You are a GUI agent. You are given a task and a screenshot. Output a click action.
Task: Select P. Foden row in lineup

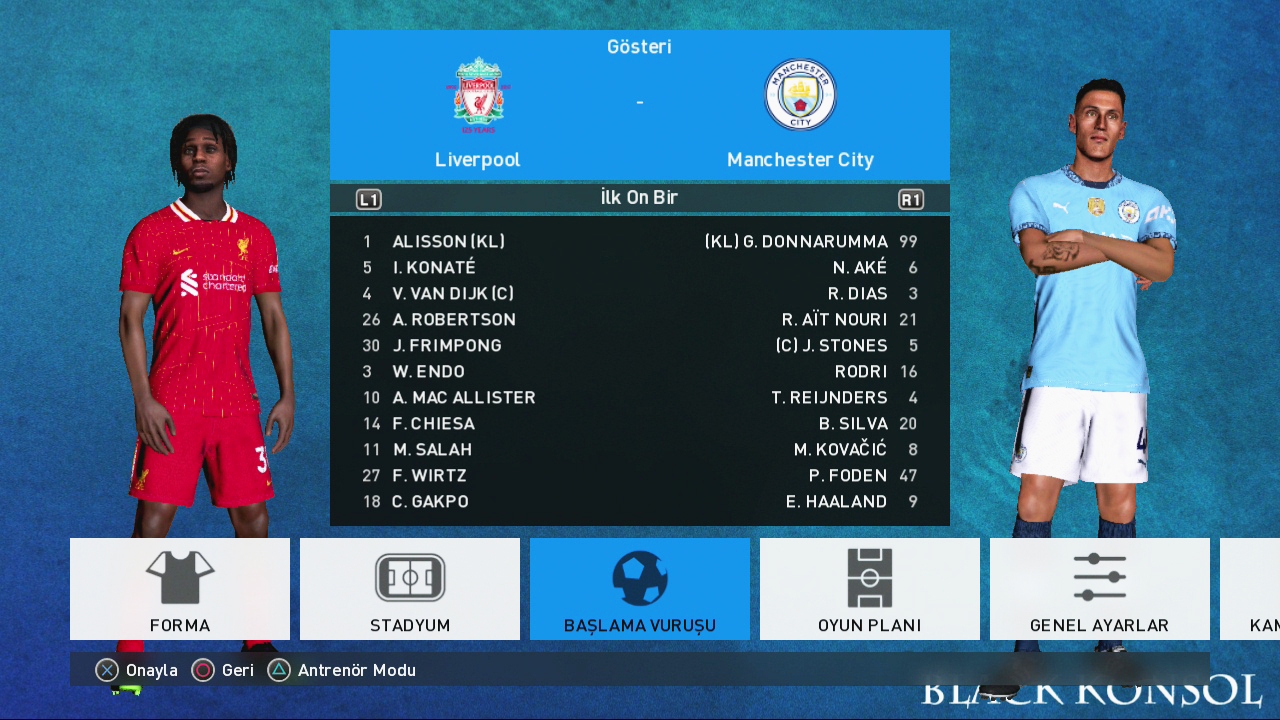[x=847, y=476]
